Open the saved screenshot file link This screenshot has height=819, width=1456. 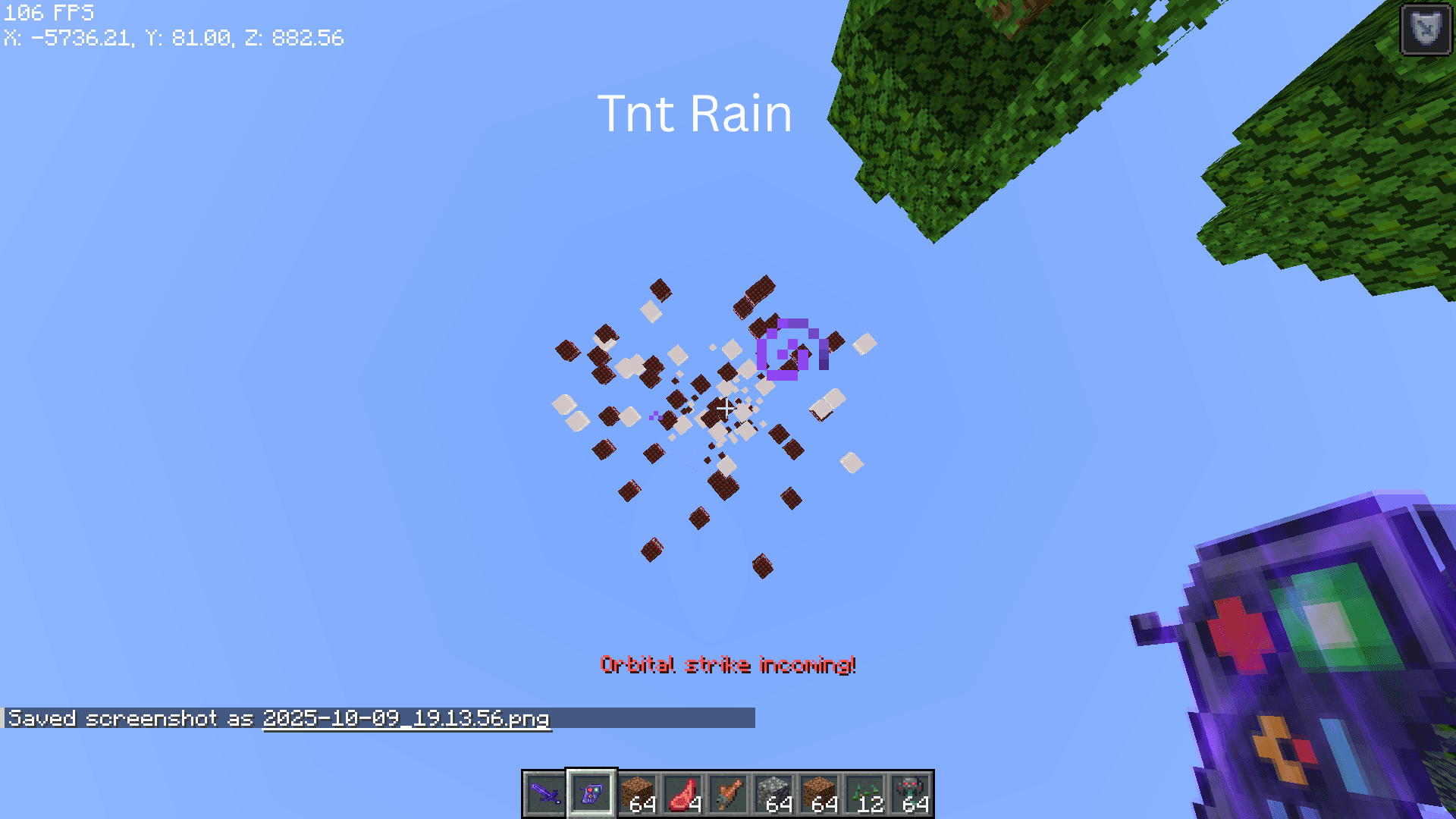406,718
